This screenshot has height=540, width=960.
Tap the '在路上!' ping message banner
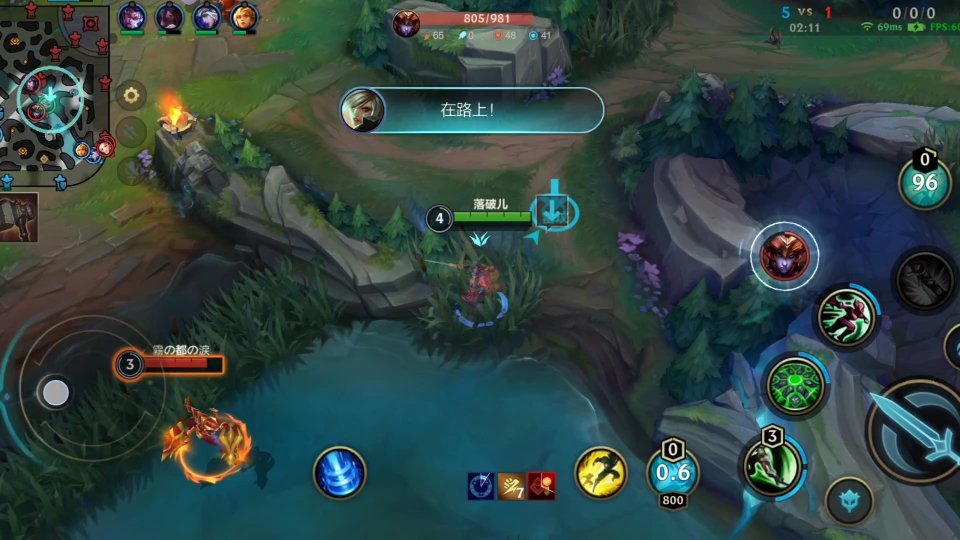tap(471, 110)
